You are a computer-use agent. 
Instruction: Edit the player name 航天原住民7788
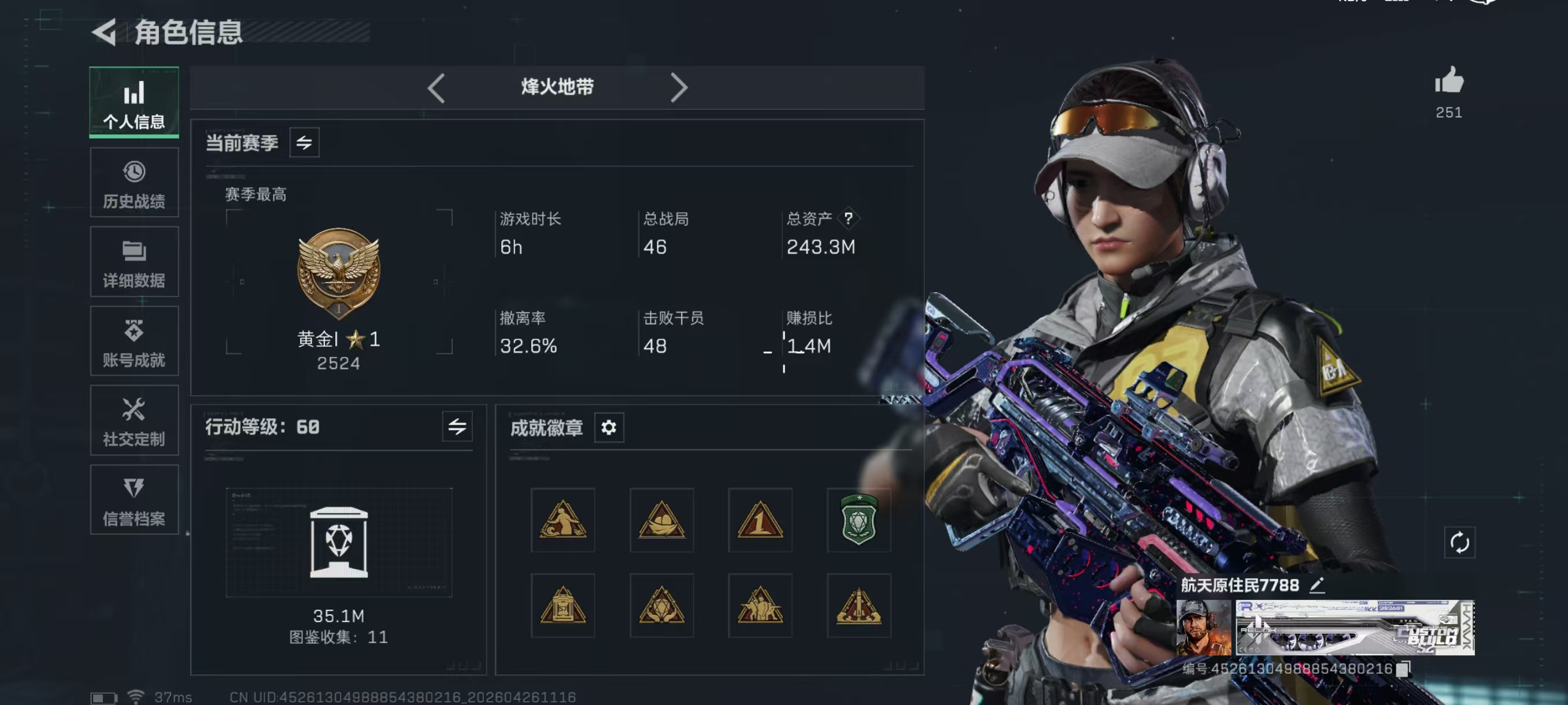point(1317,585)
